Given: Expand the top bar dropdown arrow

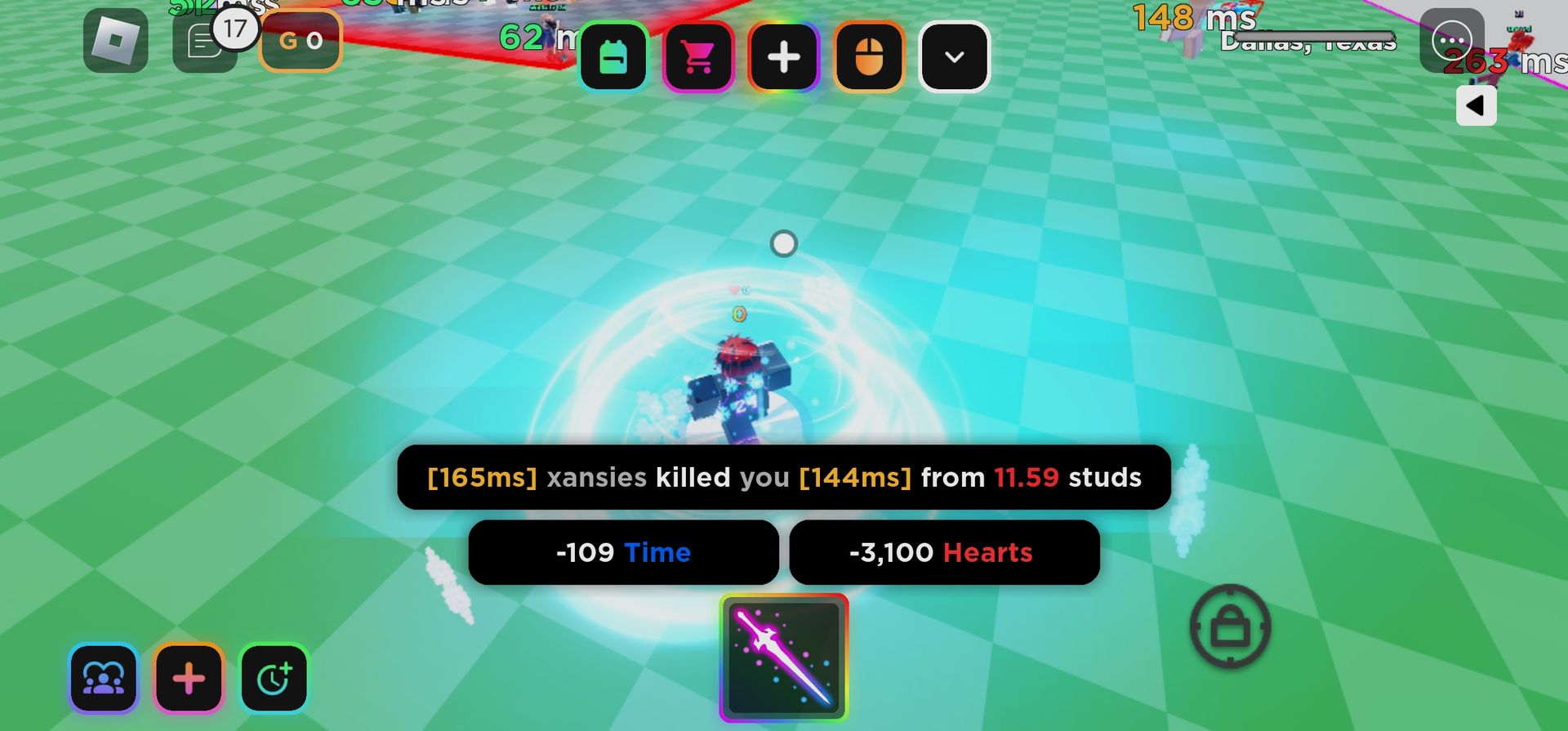Looking at the screenshot, I should coord(954,57).
